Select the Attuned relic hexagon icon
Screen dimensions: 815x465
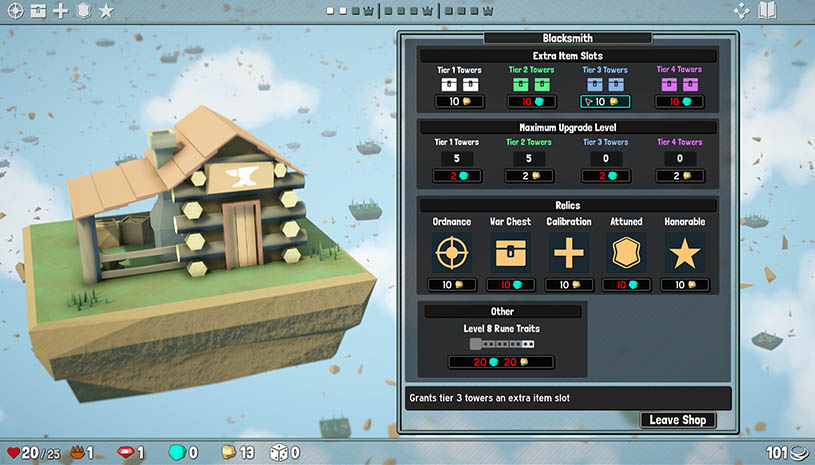626,253
